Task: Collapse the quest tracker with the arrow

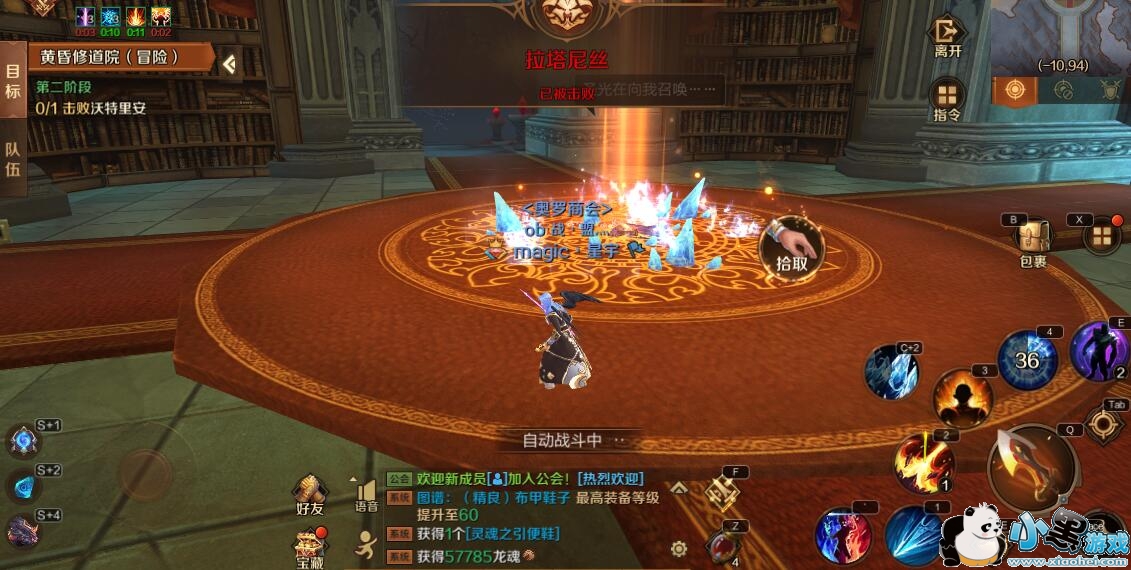Action: pyautogui.click(x=230, y=64)
